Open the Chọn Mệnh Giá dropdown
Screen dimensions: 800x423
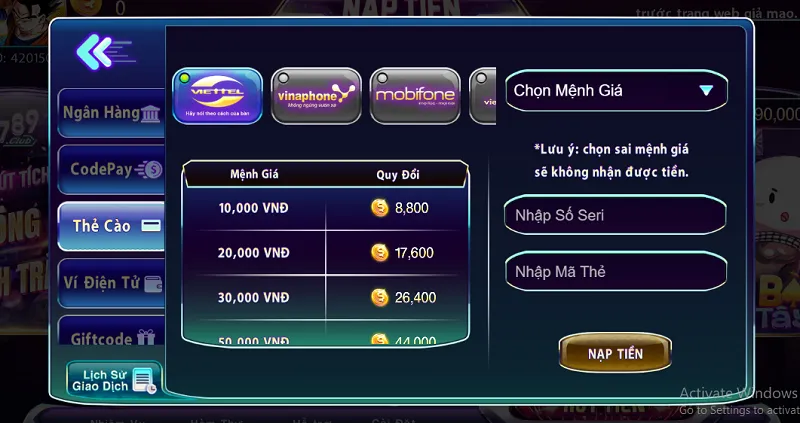tap(615, 90)
